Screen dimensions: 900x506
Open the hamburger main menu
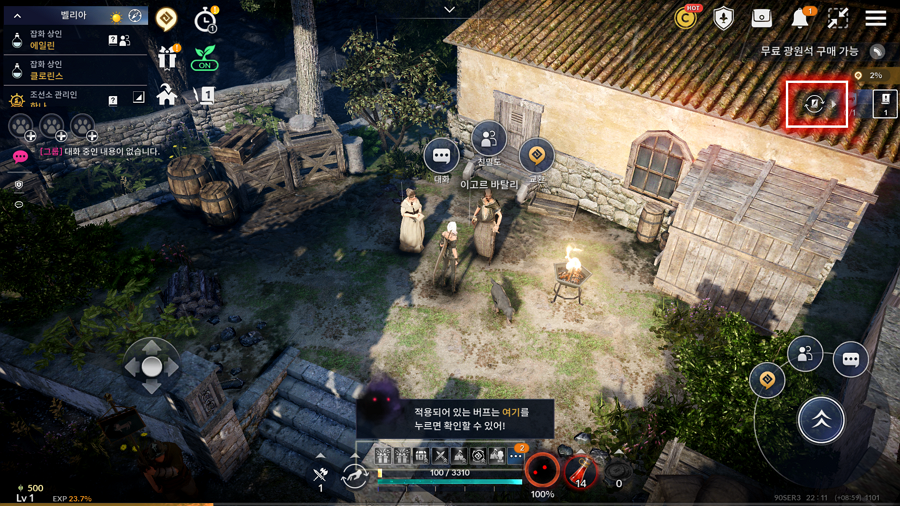pyautogui.click(x=876, y=18)
